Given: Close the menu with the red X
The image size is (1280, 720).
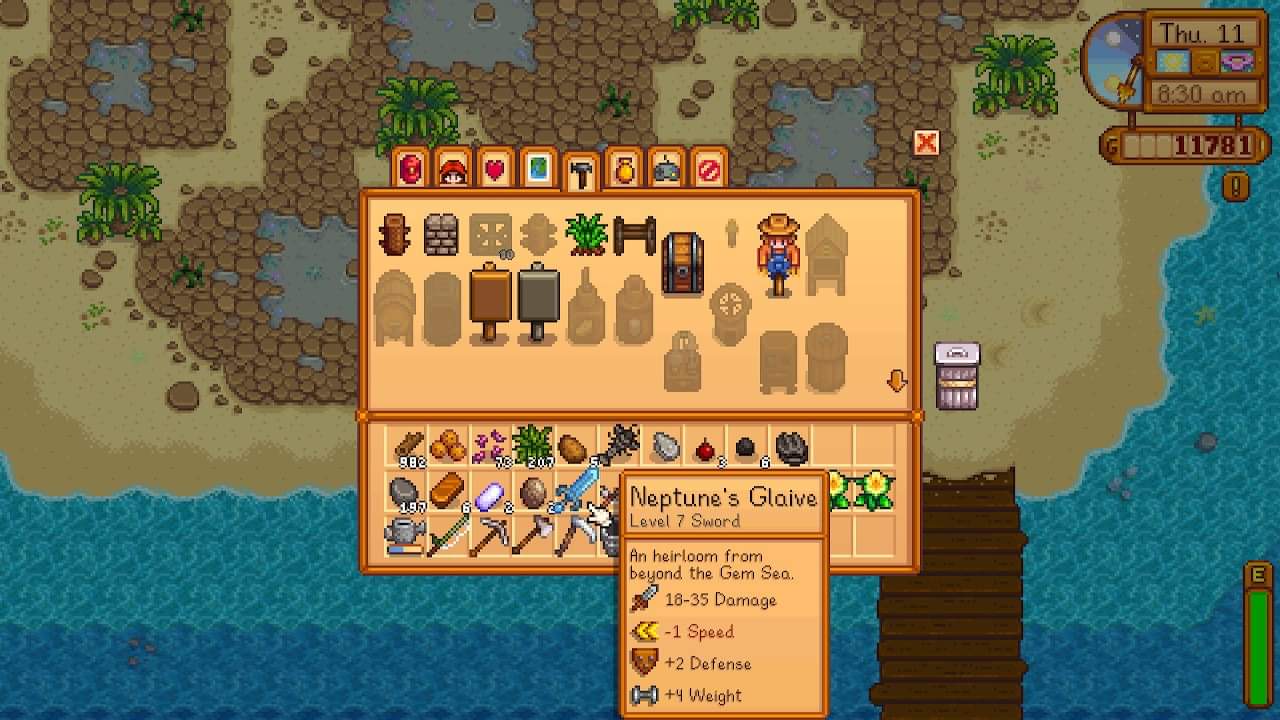Looking at the screenshot, I should (x=926, y=143).
